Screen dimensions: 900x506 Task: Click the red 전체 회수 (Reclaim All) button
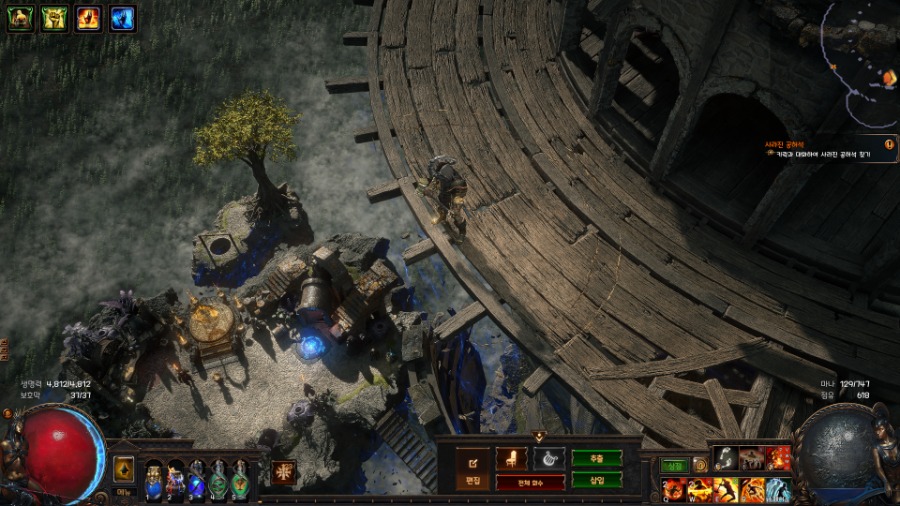[x=530, y=482]
